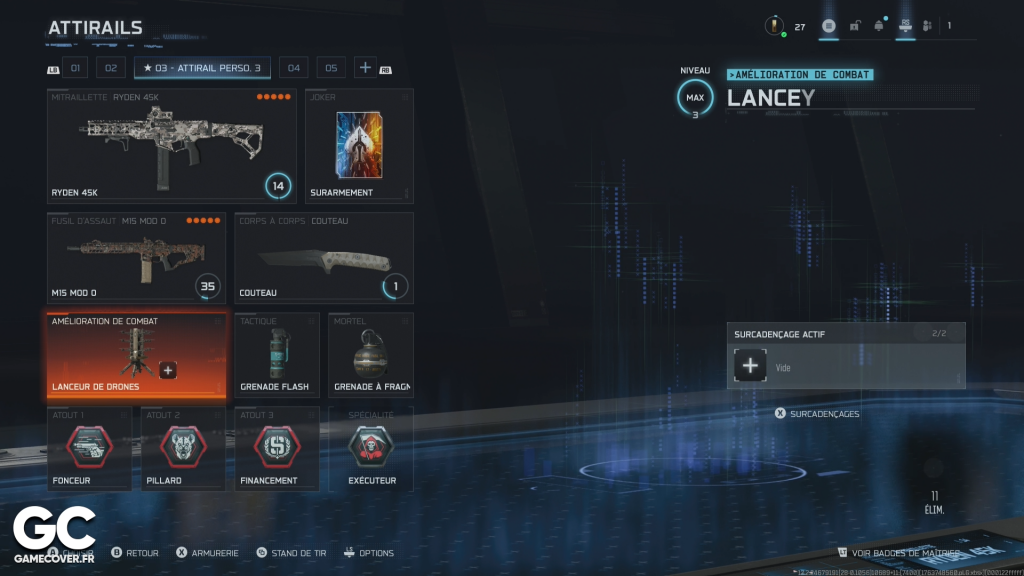The image size is (1024, 576).
Task: Switch to loadout tab 01
Action: [x=76, y=68]
